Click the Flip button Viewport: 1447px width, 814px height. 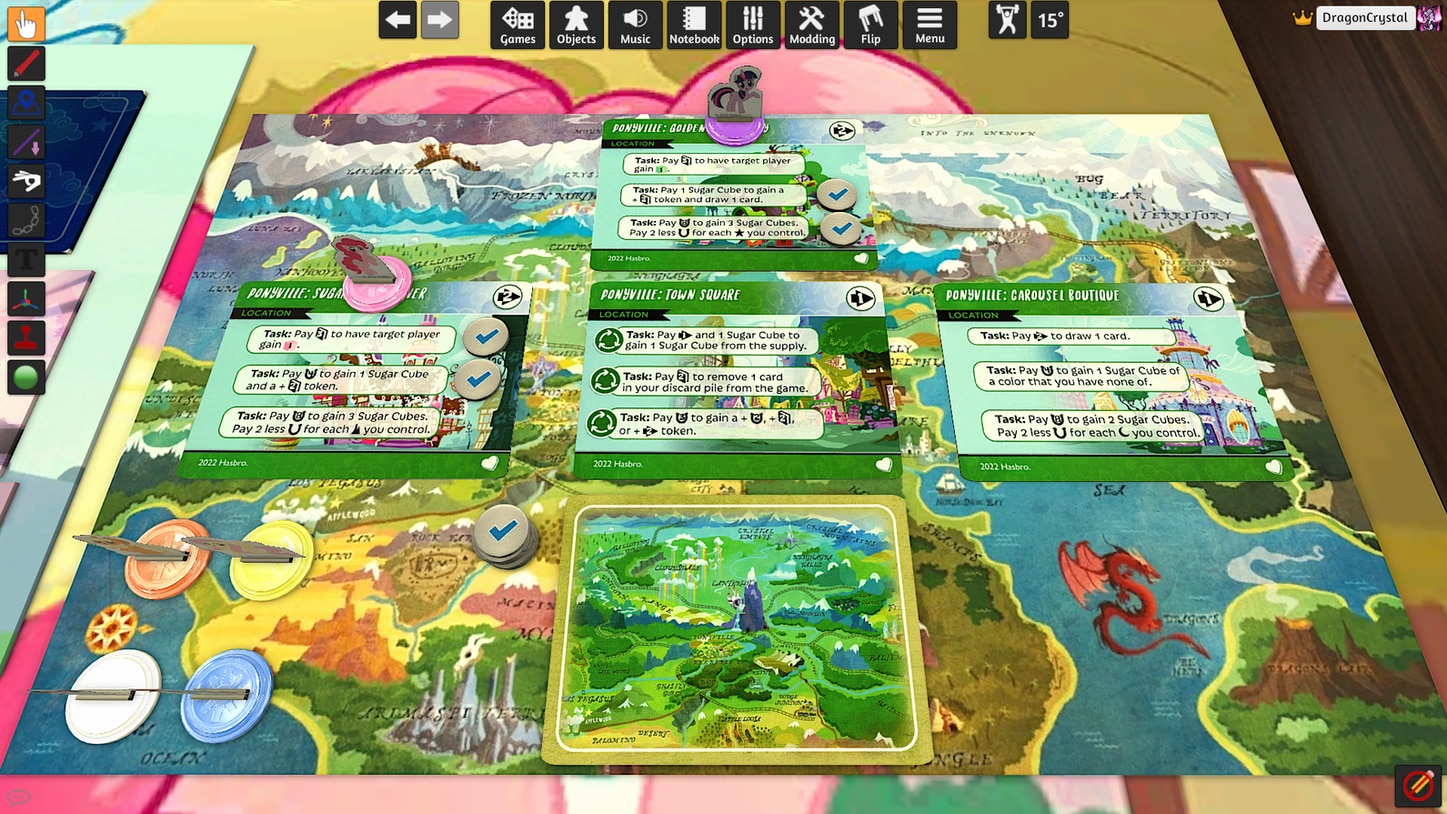(871, 24)
